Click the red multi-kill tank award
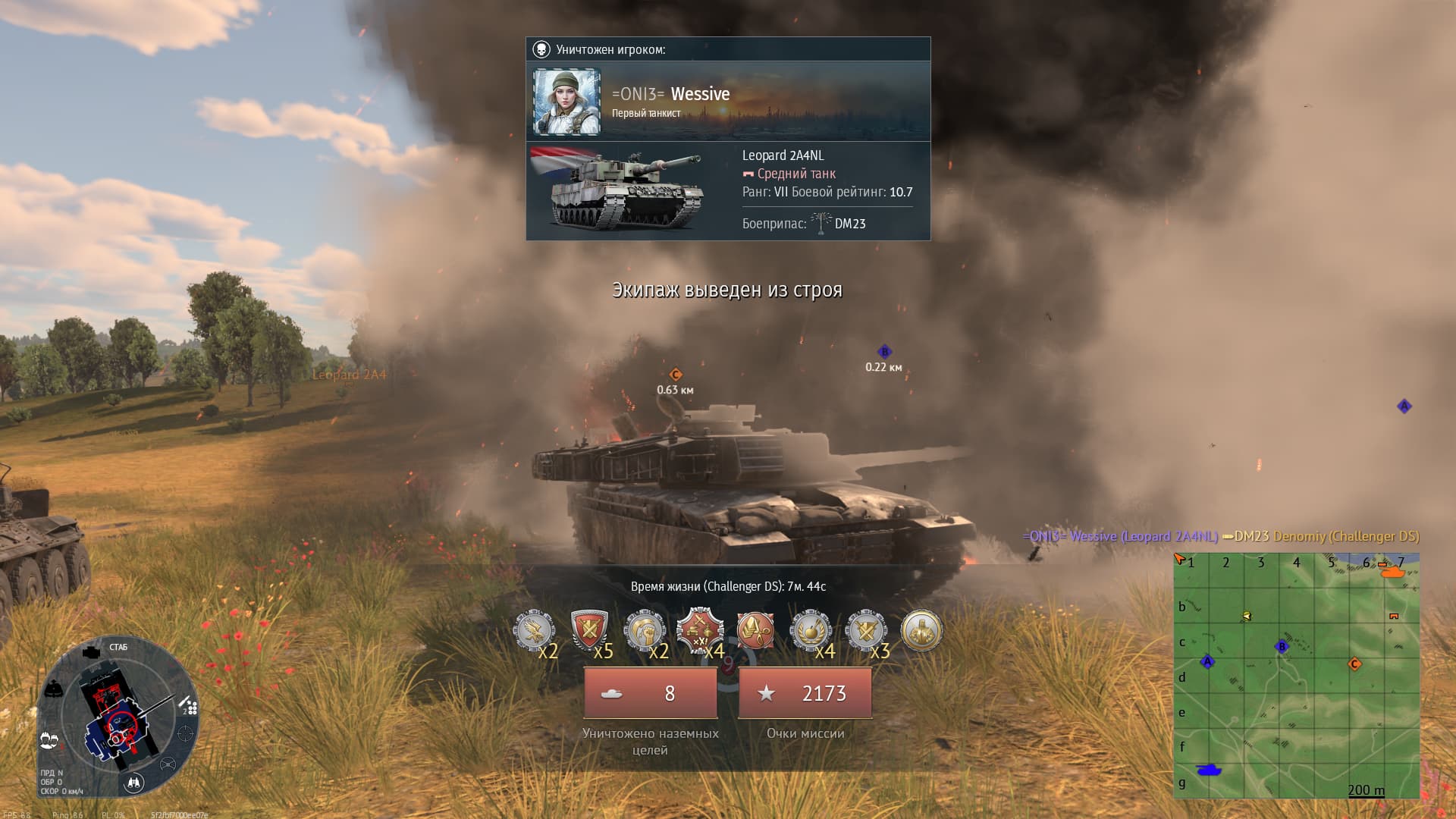 pyautogui.click(x=699, y=630)
